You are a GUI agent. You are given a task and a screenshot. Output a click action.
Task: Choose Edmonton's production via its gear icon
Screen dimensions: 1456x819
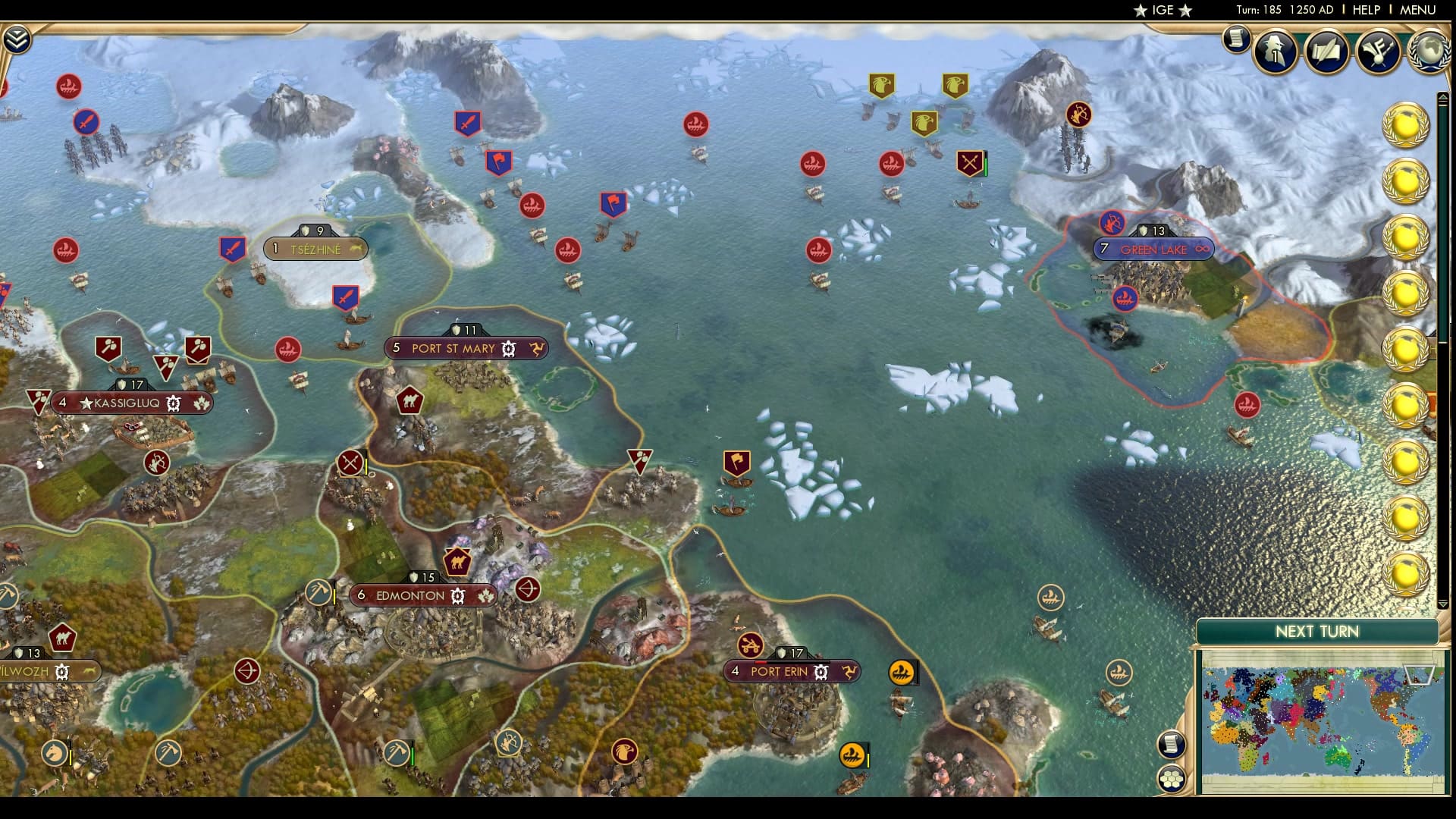456,596
